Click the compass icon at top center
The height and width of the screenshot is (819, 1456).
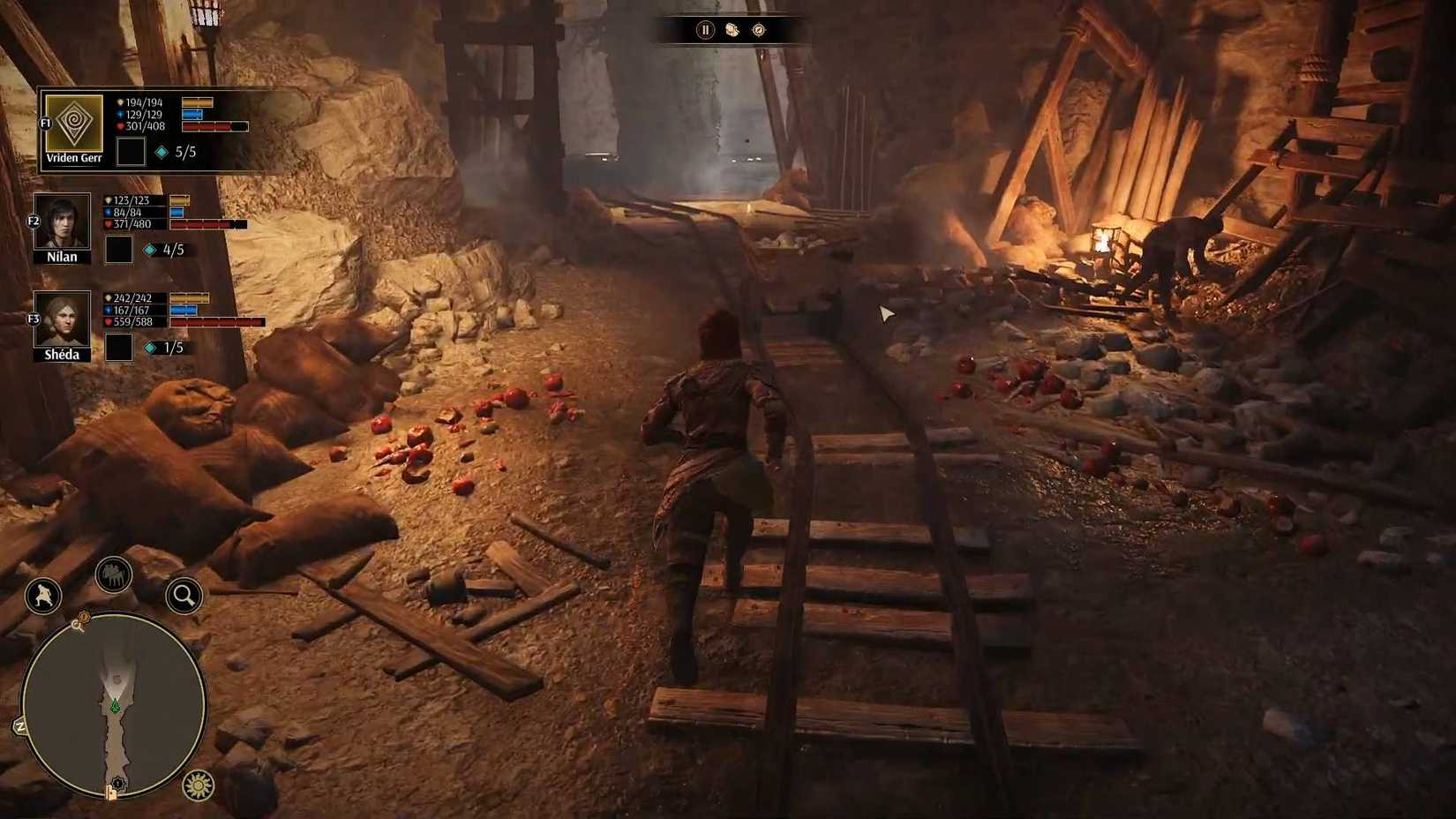[760, 30]
